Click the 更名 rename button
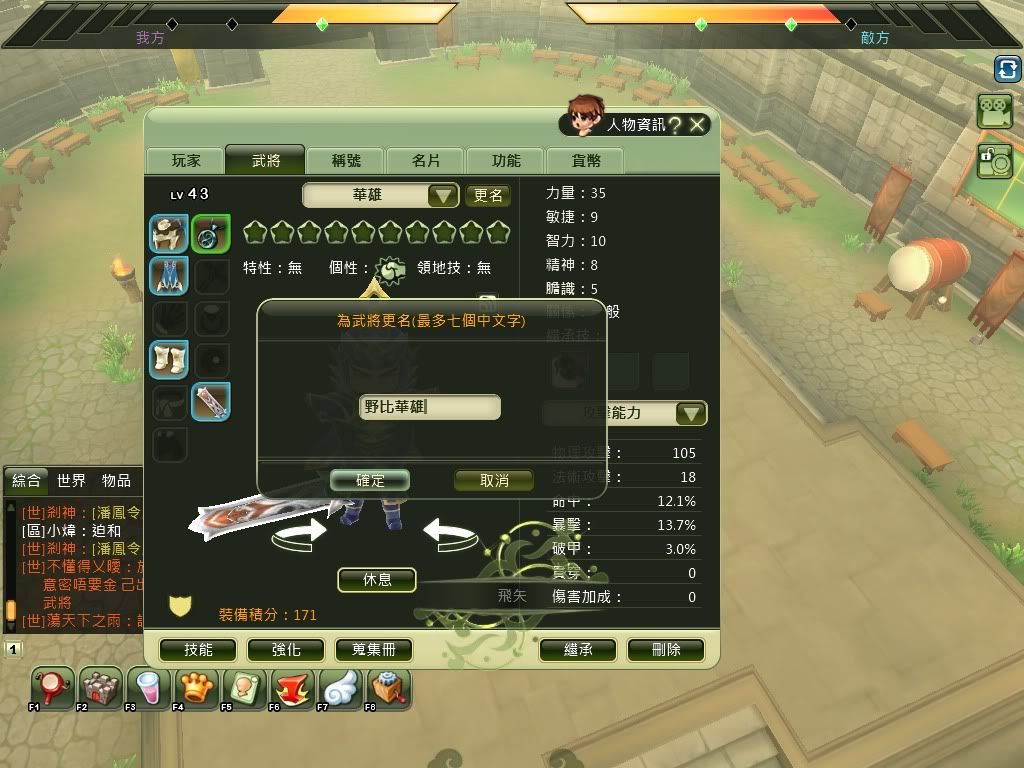This screenshot has height=768, width=1024. click(x=488, y=195)
